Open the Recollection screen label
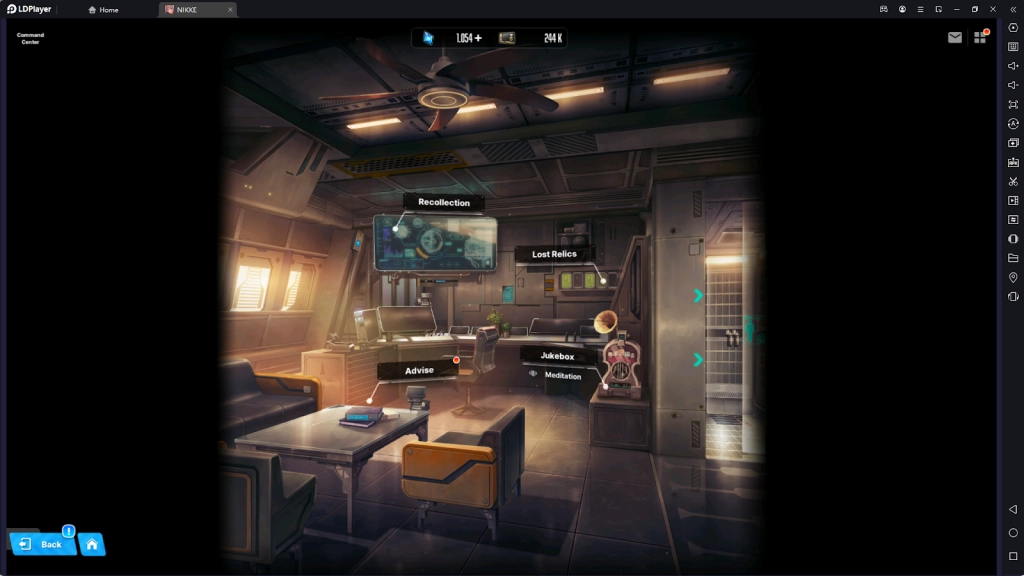 click(x=444, y=202)
